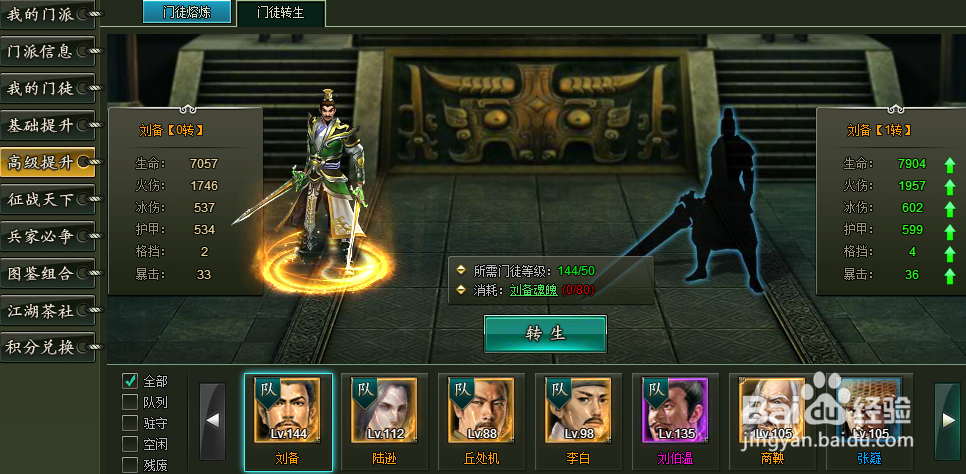Open 积分兑换 menu
Screen dimensions: 966x474
[x=47, y=347]
